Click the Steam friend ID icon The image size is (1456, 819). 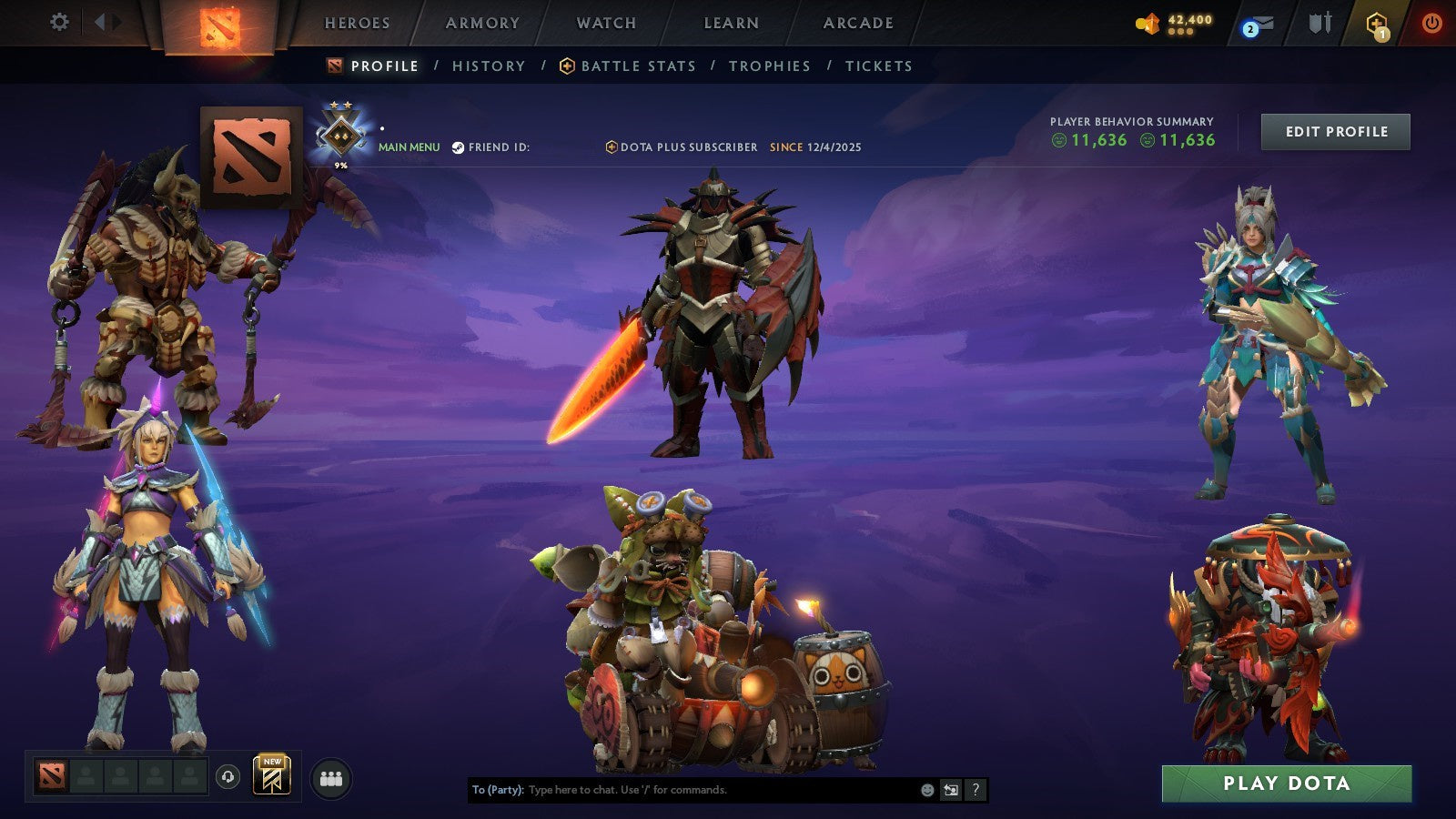(x=460, y=147)
